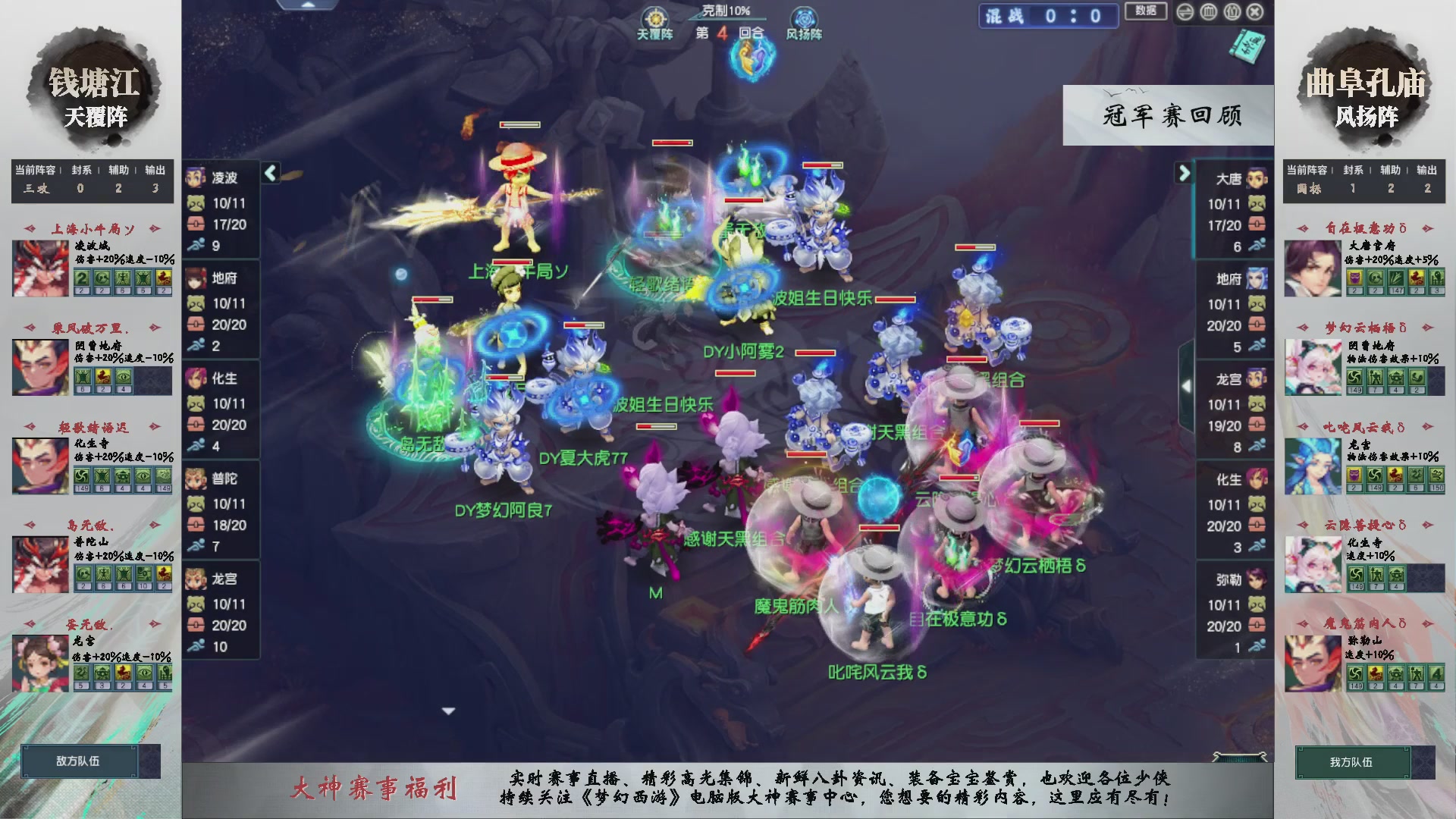Open the 数据 button
1456x819 pixels.
point(1146,11)
